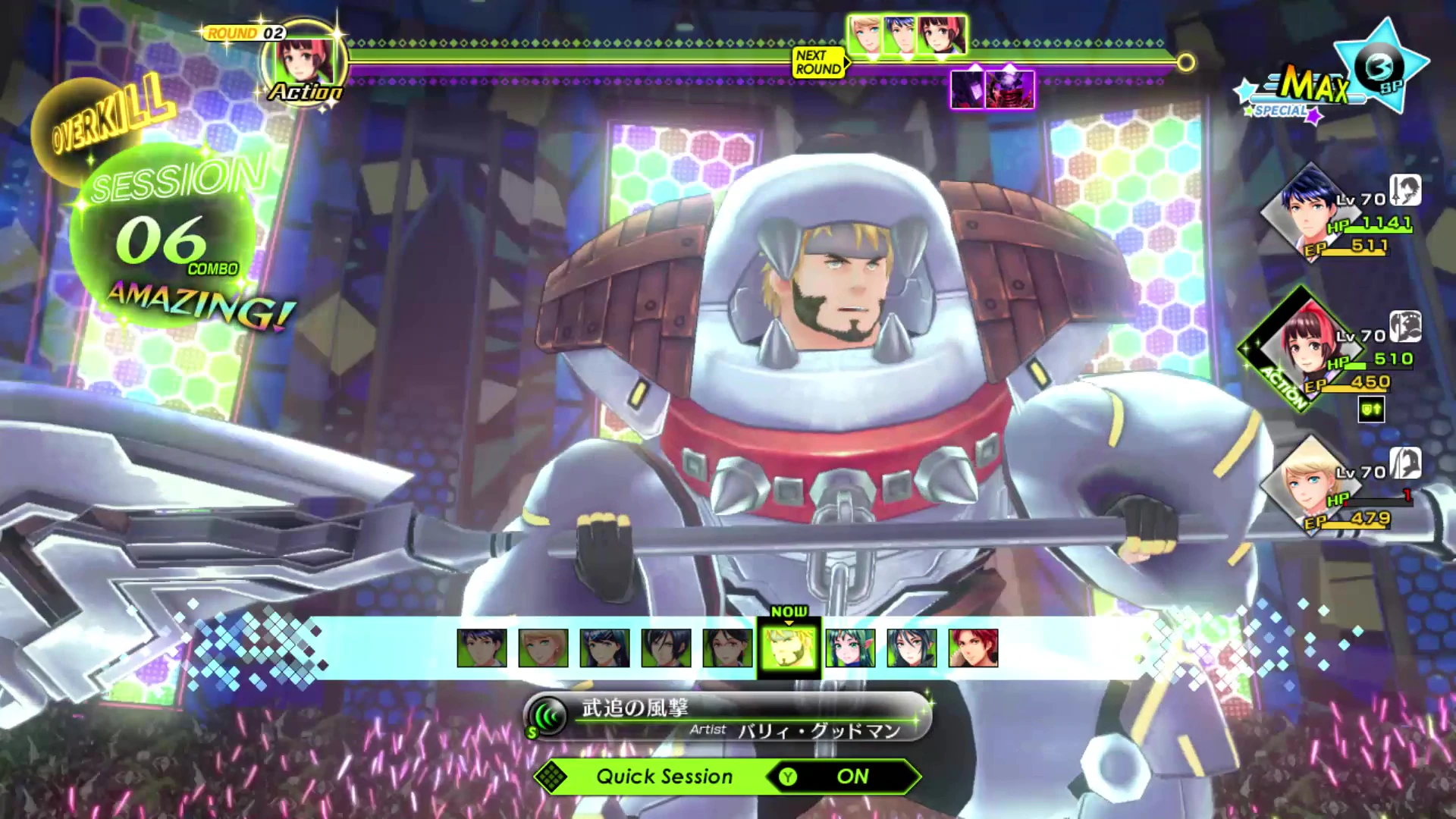Select the red-armored enemy turn-order portrait
This screenshot has height=819, width=1456.
pyautogui.click(x=1011, y=89)
